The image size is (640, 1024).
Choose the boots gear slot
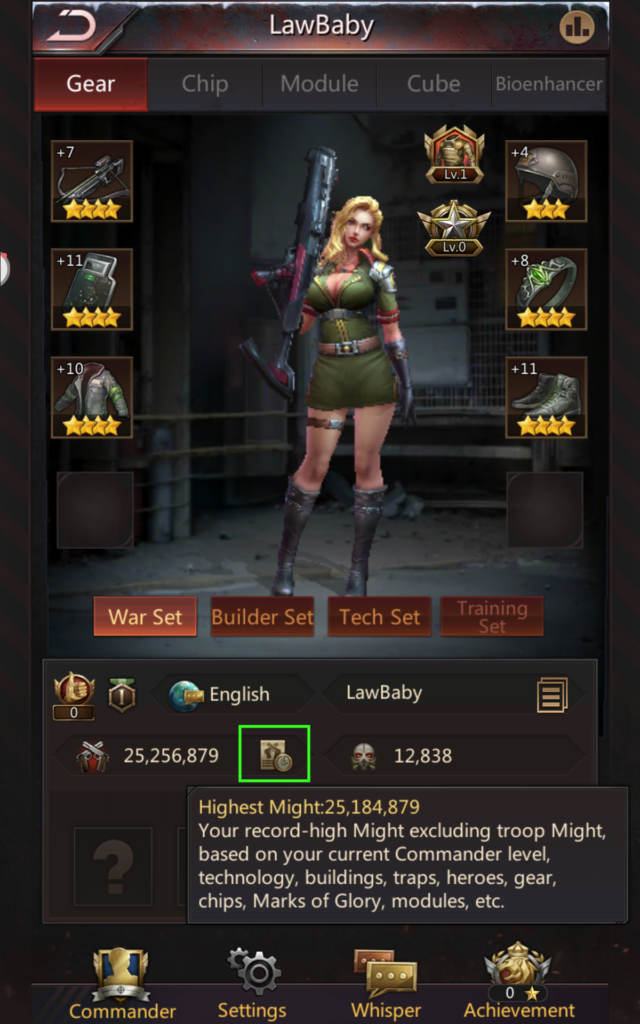tap(546, 397)
